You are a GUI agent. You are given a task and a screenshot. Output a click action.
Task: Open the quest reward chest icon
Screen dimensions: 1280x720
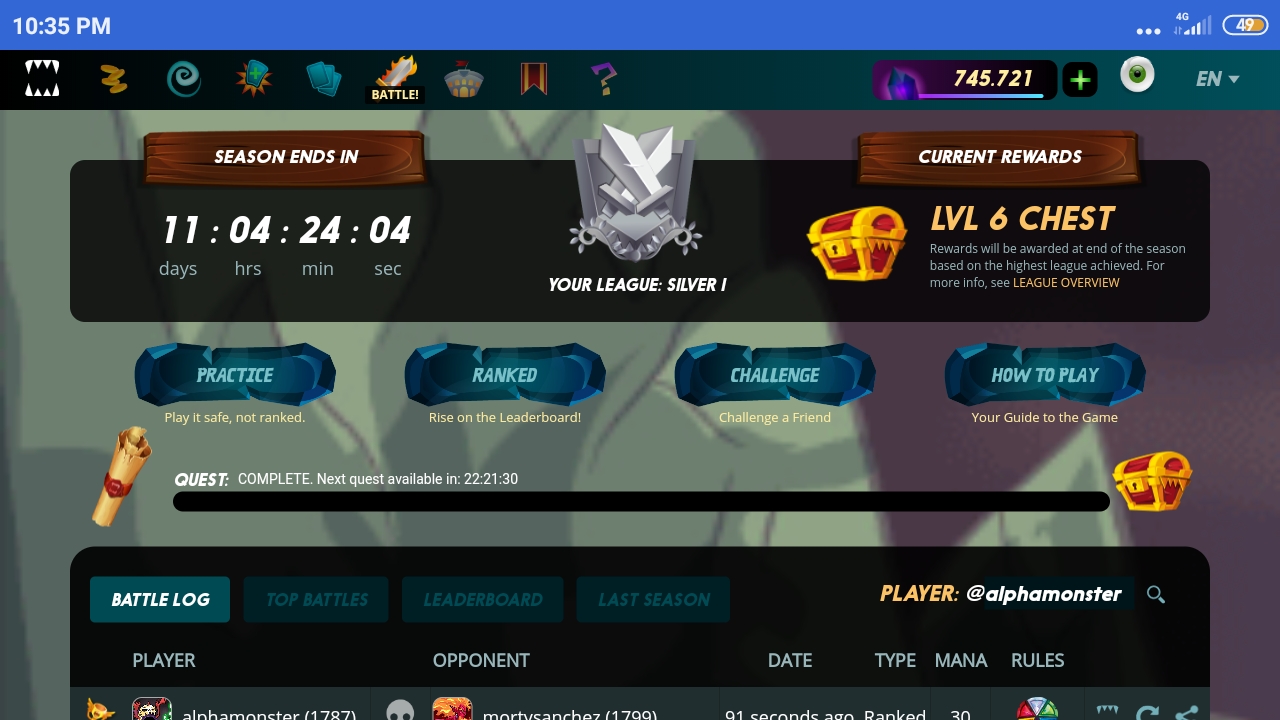(1151, 480)
